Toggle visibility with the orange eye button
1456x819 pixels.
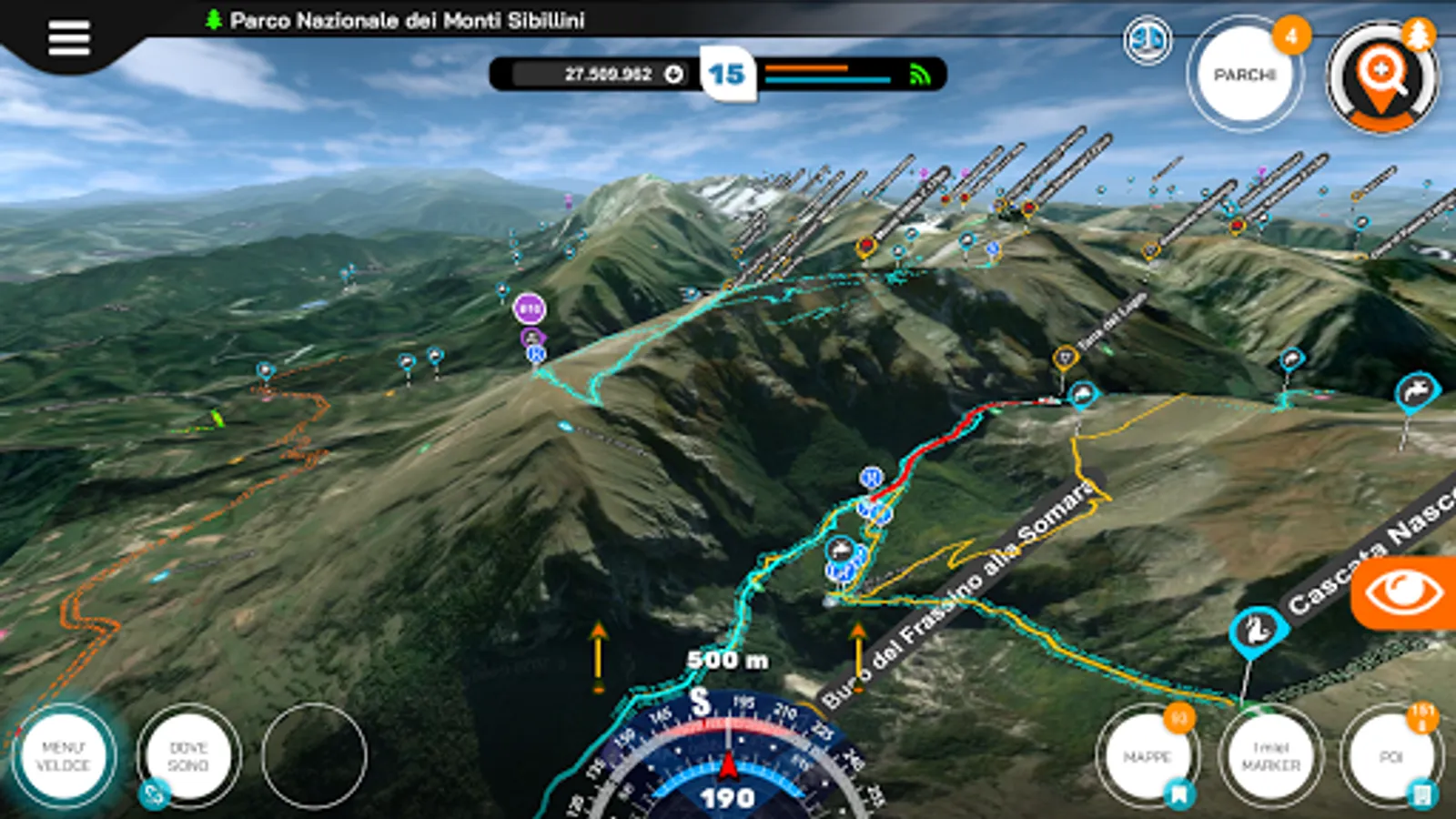click(x=1404, y=592)
